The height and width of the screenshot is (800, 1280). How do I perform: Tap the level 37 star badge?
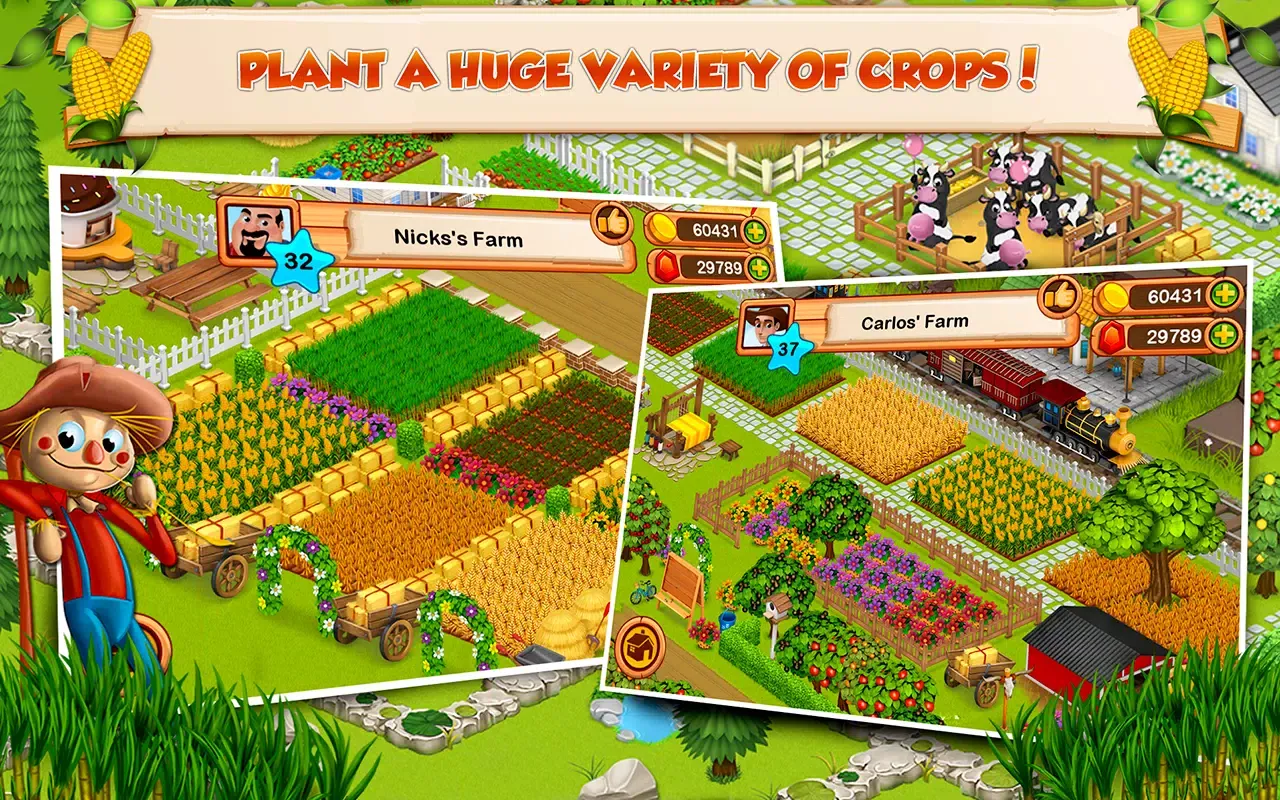(789, 350)
